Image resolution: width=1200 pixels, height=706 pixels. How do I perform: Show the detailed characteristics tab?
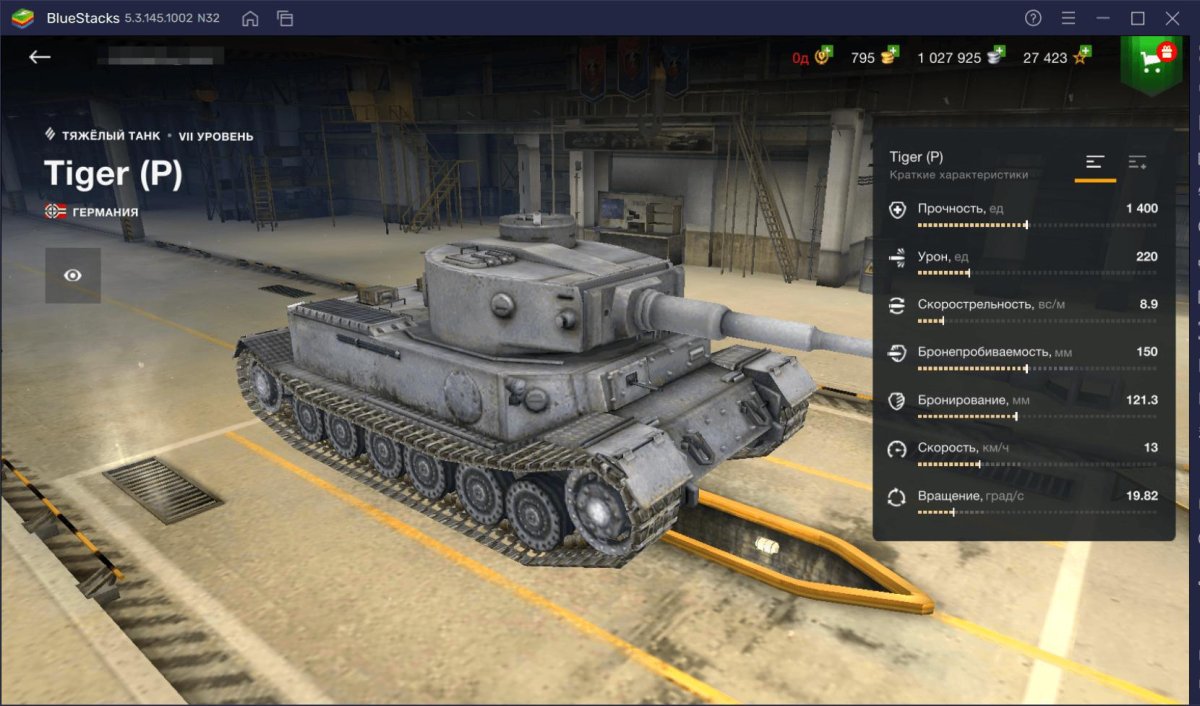click(1137, 163)
